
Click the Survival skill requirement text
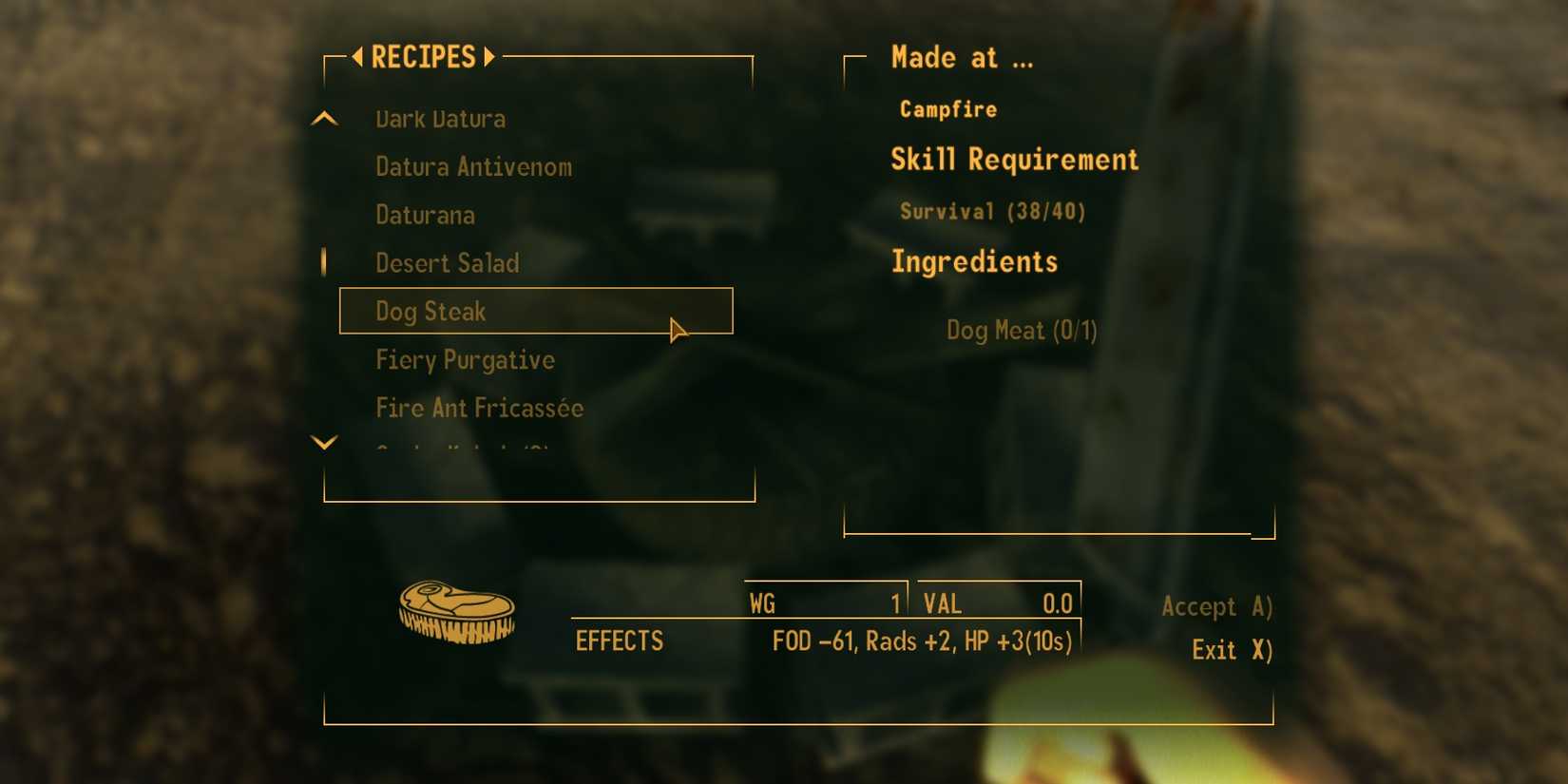(993, 212)
